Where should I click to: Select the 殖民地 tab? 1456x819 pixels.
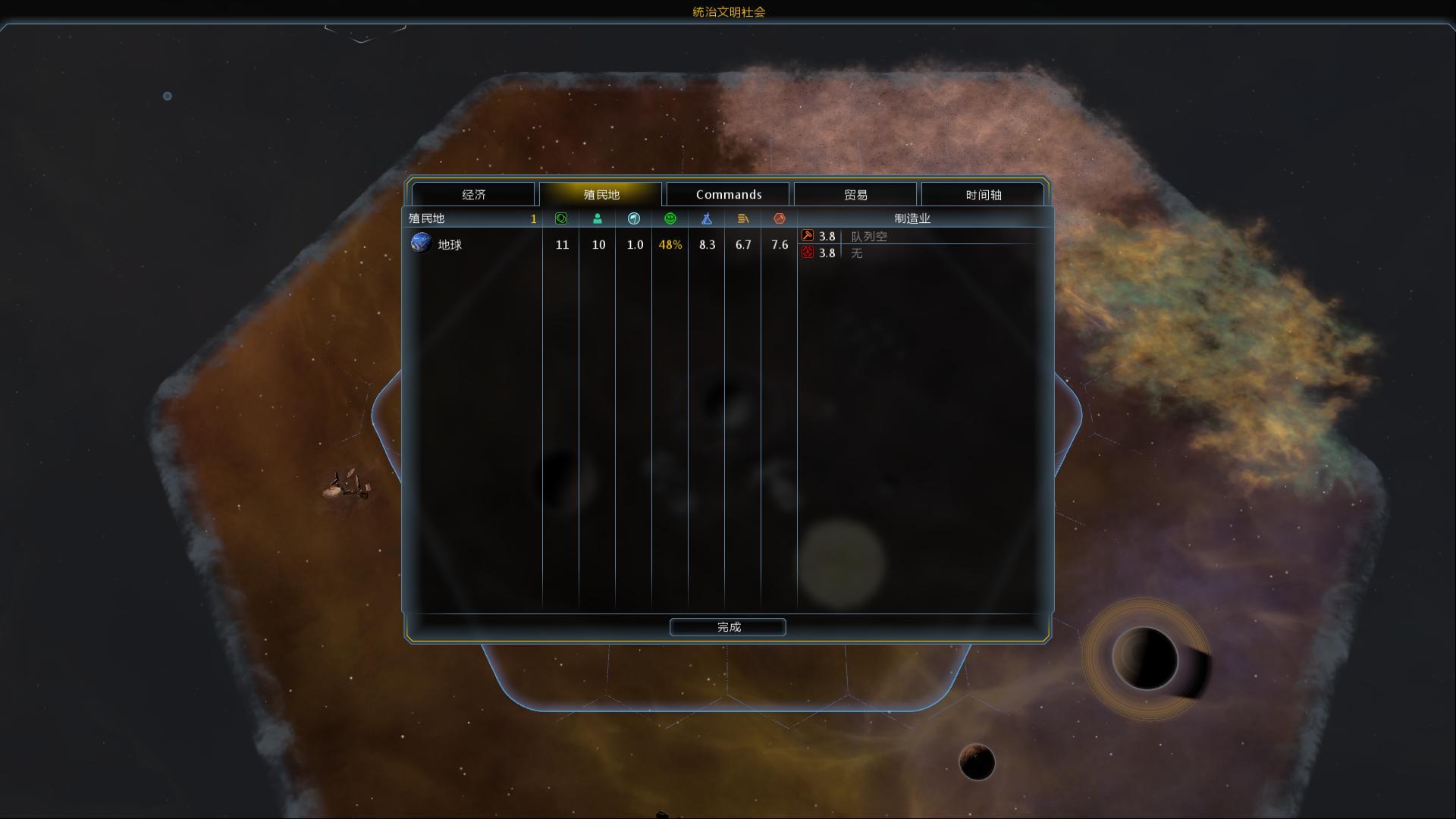[601, 195]
